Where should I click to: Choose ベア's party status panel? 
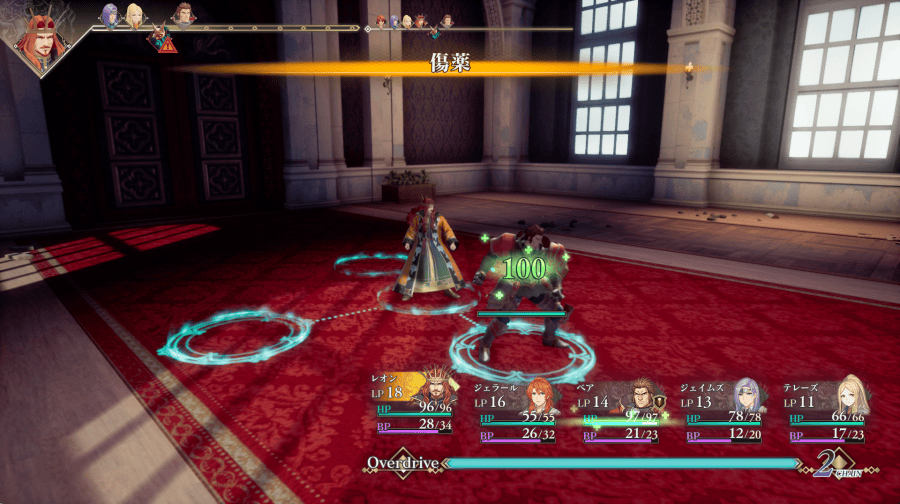pyautogui.click(x=622, y=410)
